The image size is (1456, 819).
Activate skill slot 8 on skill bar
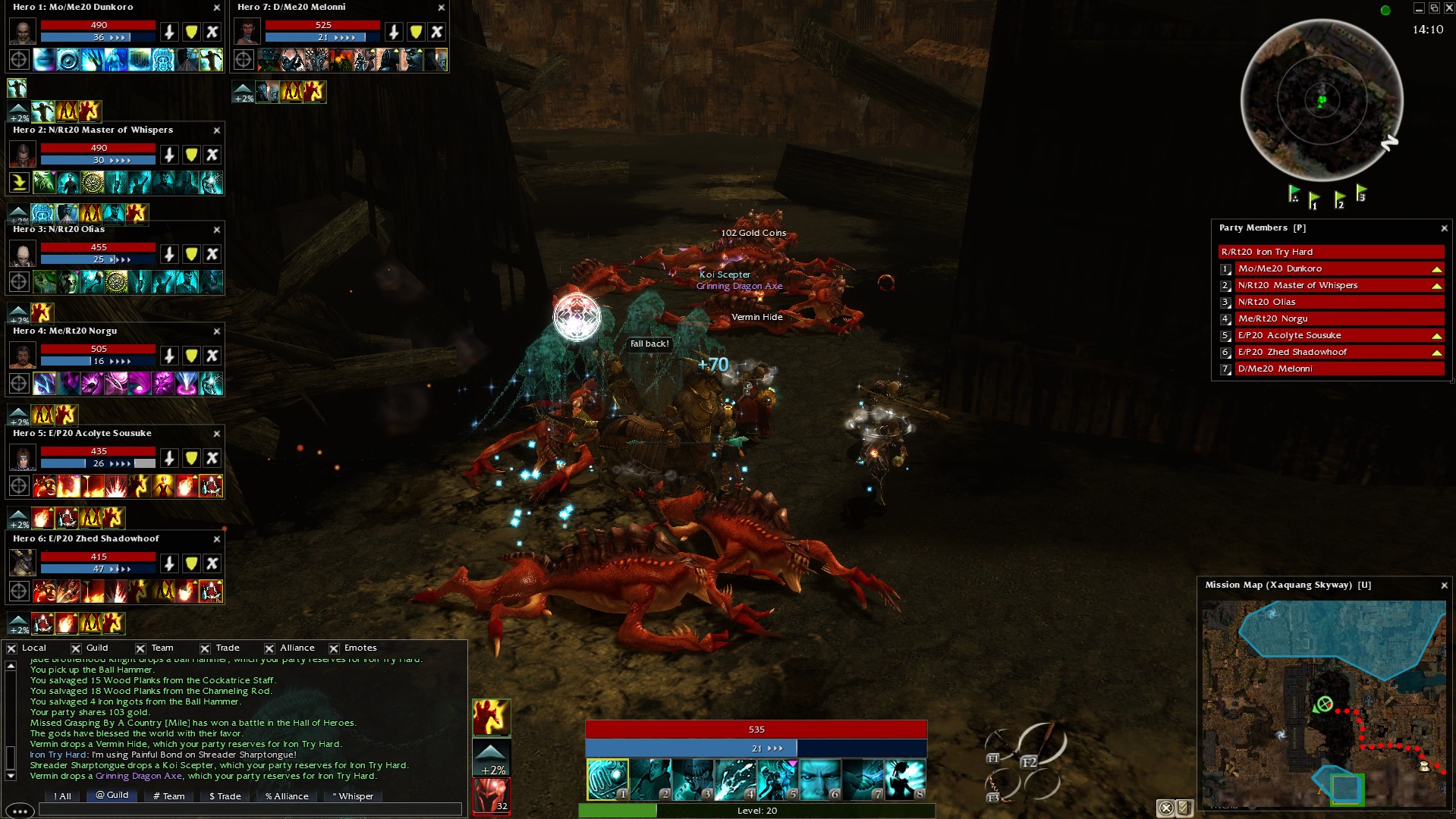pyautogui.click(x=904, y=780)
